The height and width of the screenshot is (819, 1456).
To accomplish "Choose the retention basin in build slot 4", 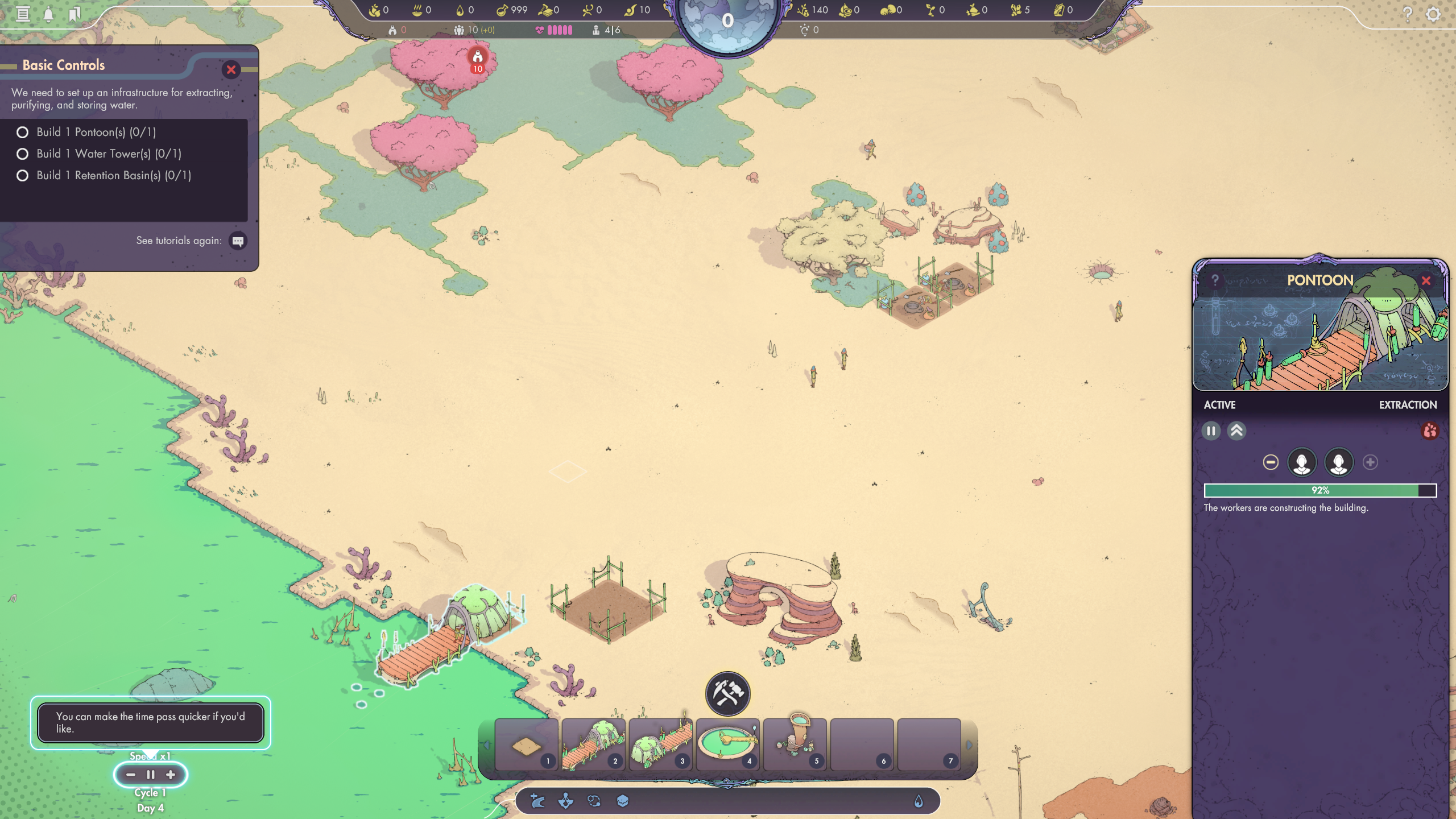I will [727, 744].
